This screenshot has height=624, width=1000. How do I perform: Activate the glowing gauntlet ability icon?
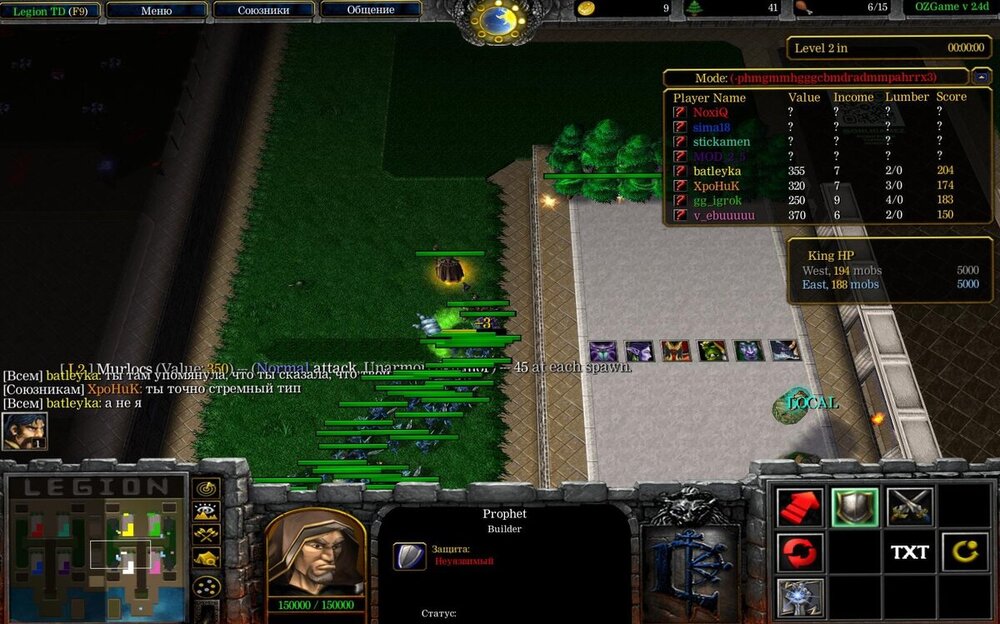800,597
